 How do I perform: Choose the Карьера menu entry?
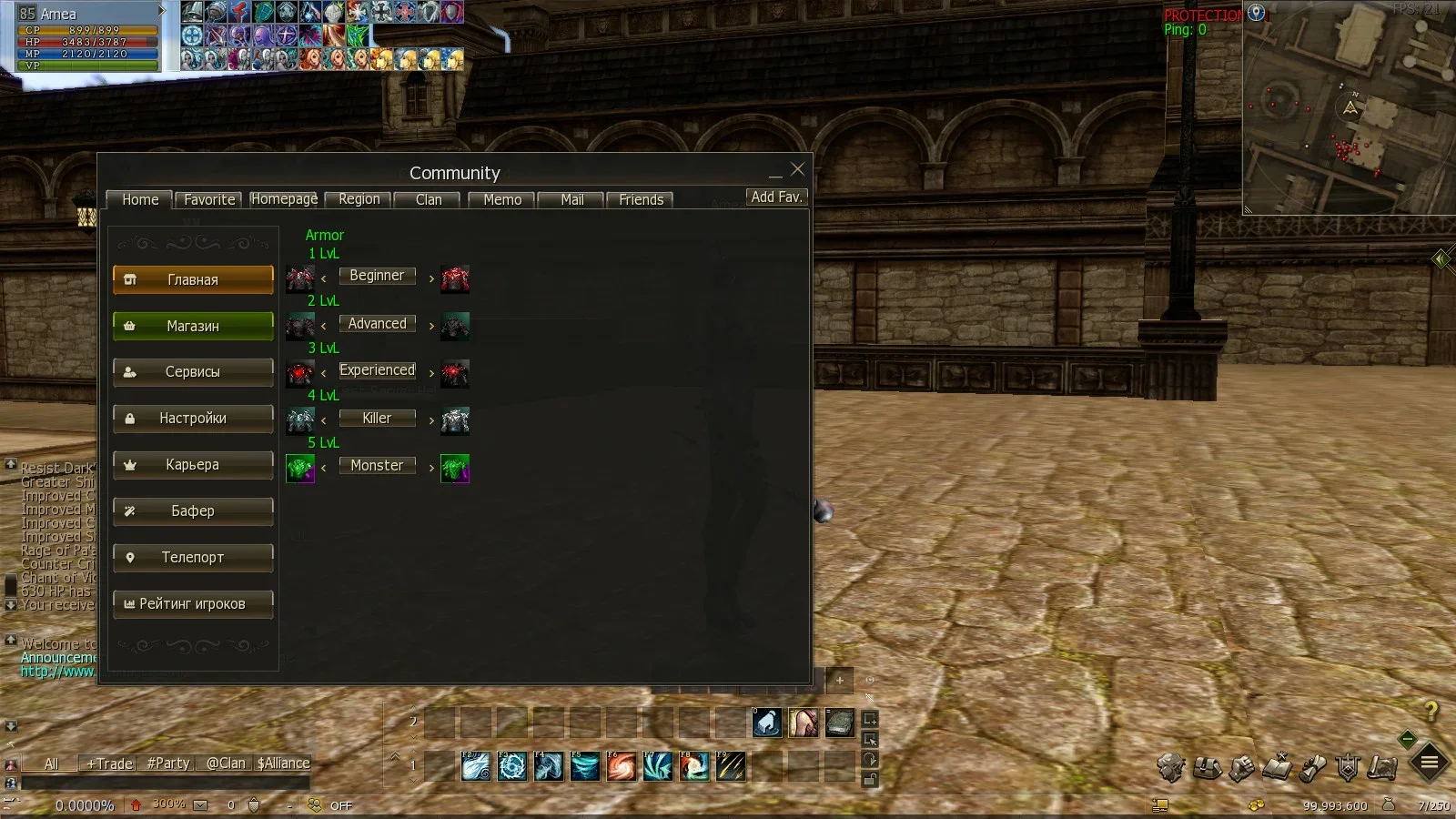(x=193, y=465)
